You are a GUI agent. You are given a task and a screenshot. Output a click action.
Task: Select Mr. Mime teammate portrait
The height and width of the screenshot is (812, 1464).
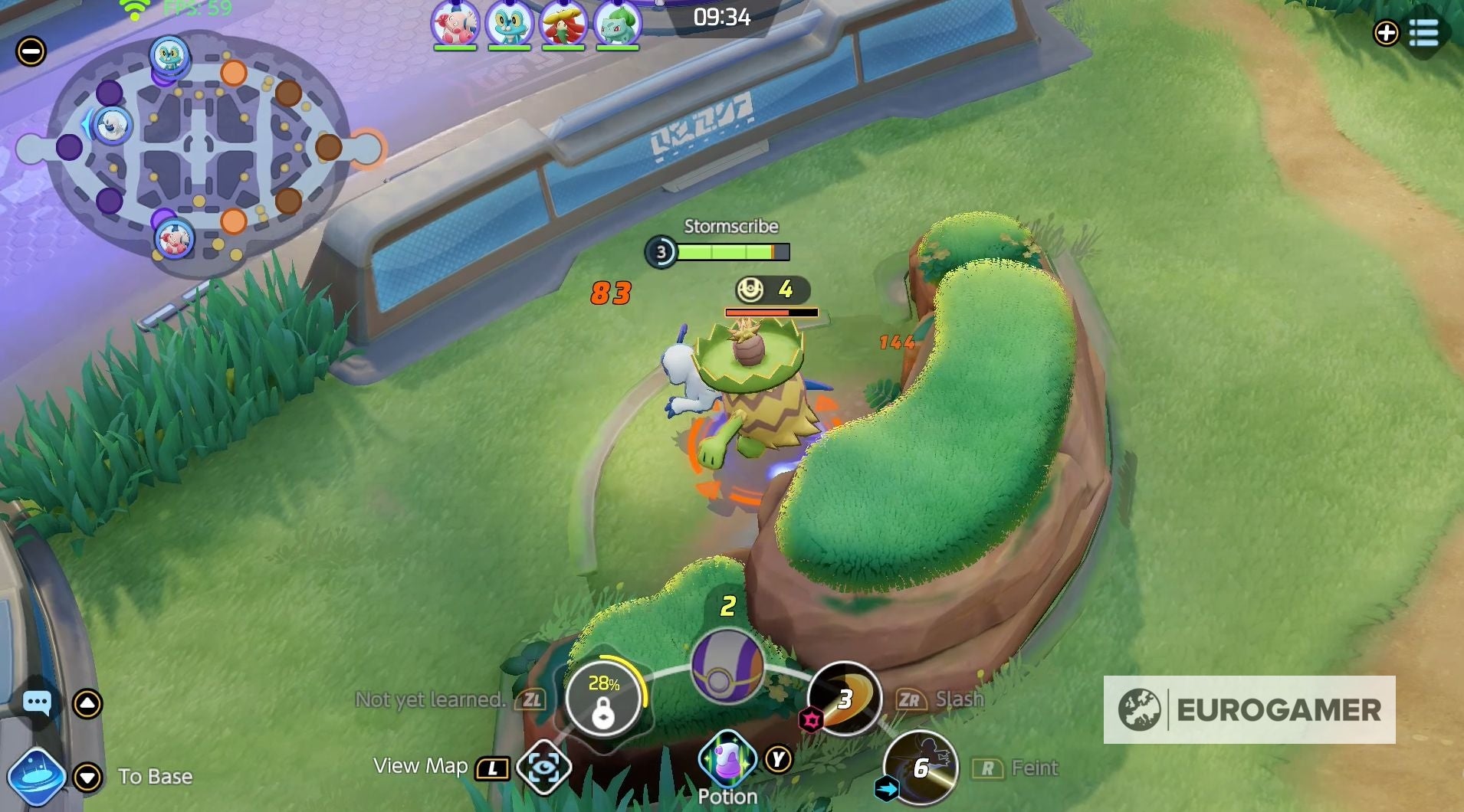click(455, 23)
